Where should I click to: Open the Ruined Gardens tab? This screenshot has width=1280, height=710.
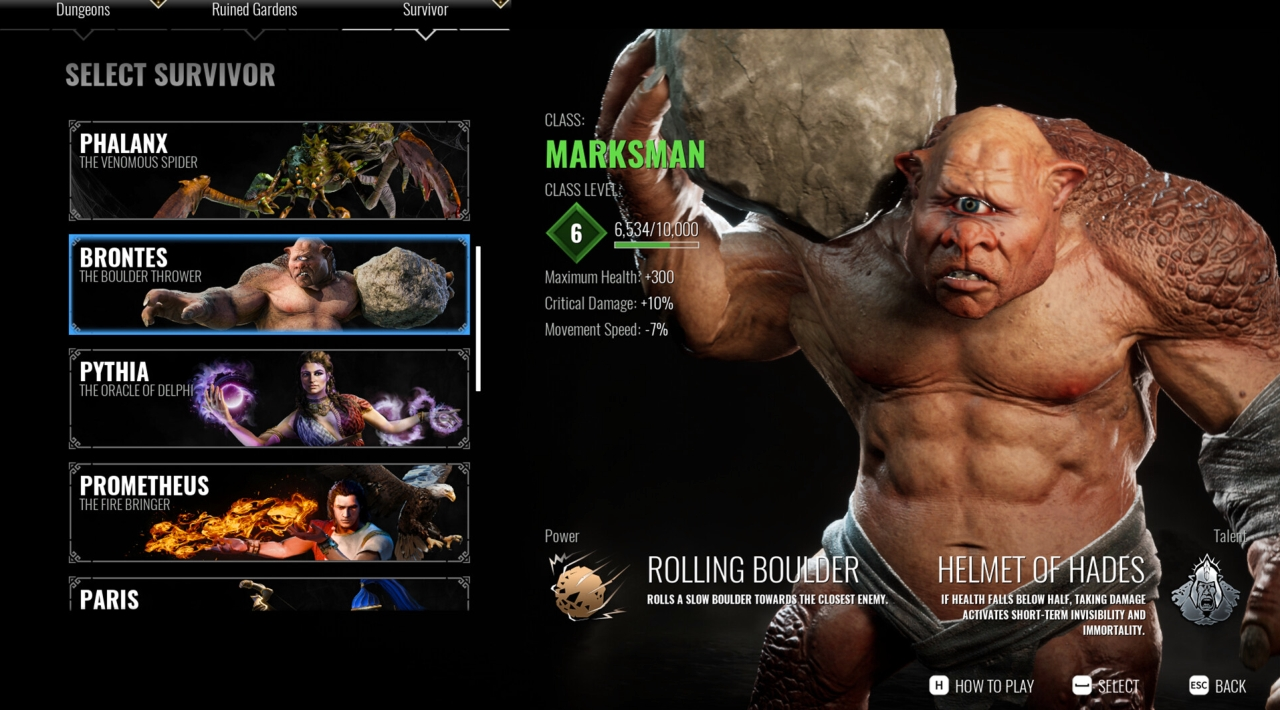click(254, 11)
